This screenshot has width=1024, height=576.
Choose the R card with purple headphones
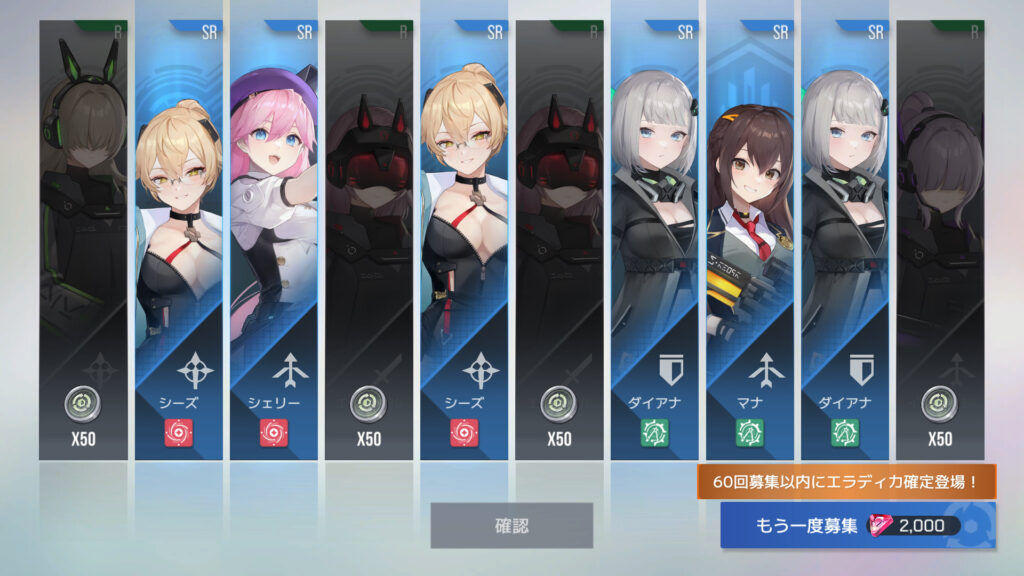pos(940,240)
